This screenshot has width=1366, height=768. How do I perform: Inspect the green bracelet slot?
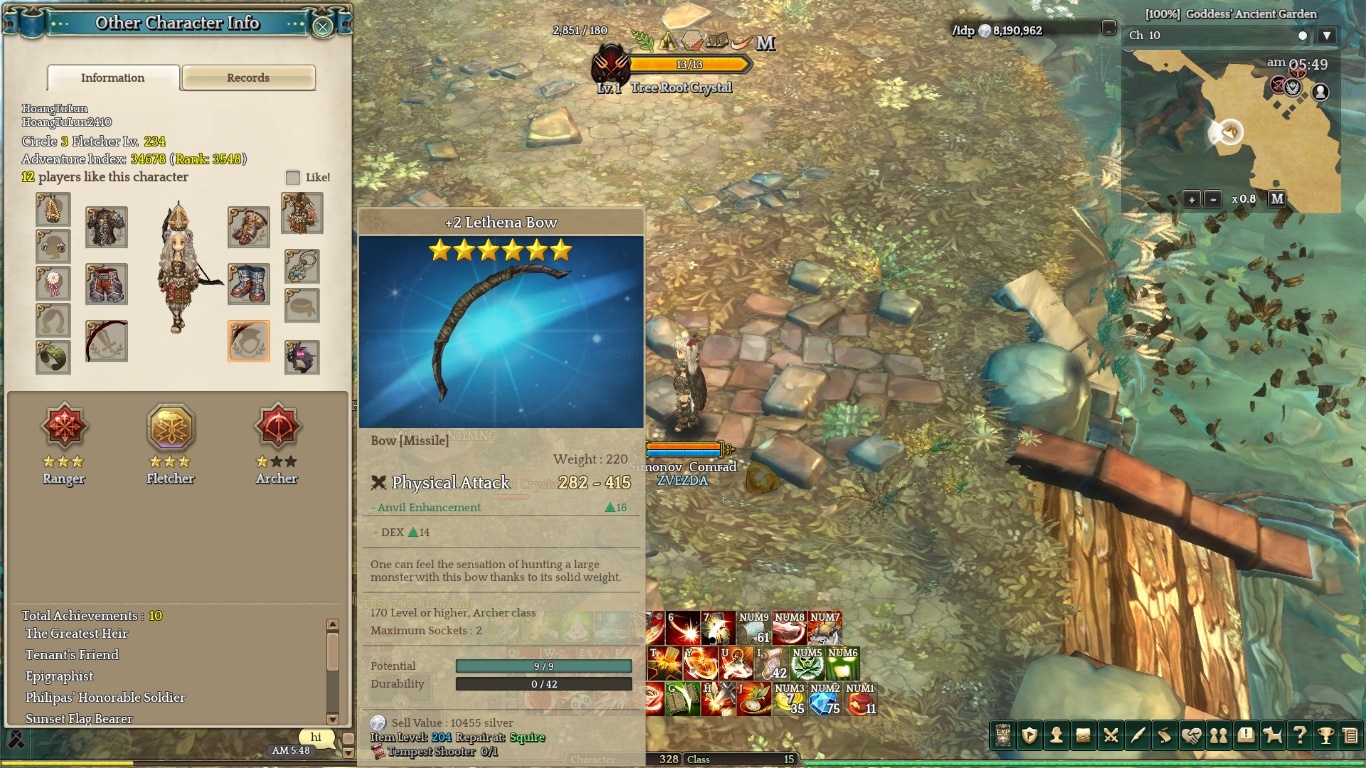53,357
